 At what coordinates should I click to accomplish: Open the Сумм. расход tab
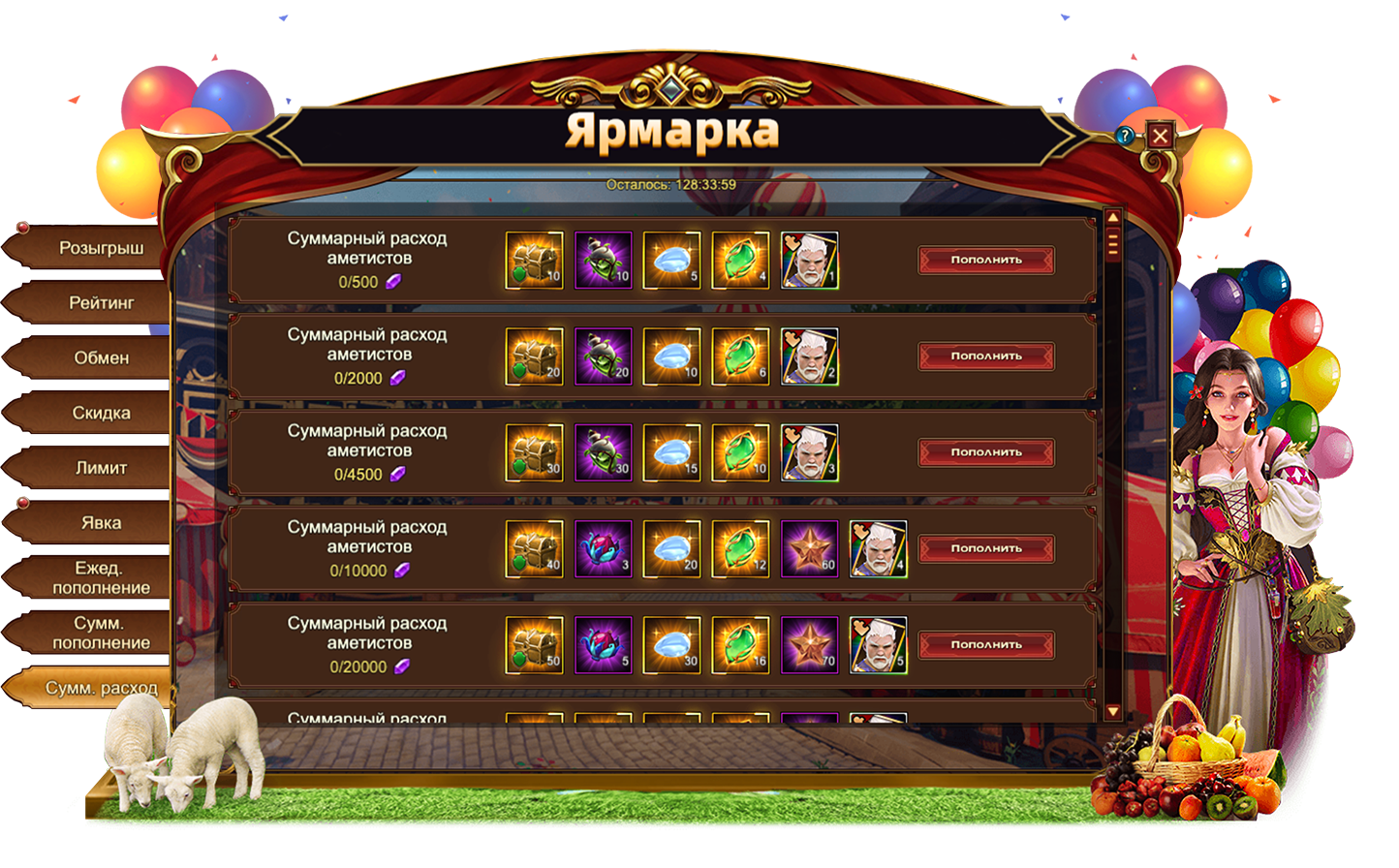(100, 689)
